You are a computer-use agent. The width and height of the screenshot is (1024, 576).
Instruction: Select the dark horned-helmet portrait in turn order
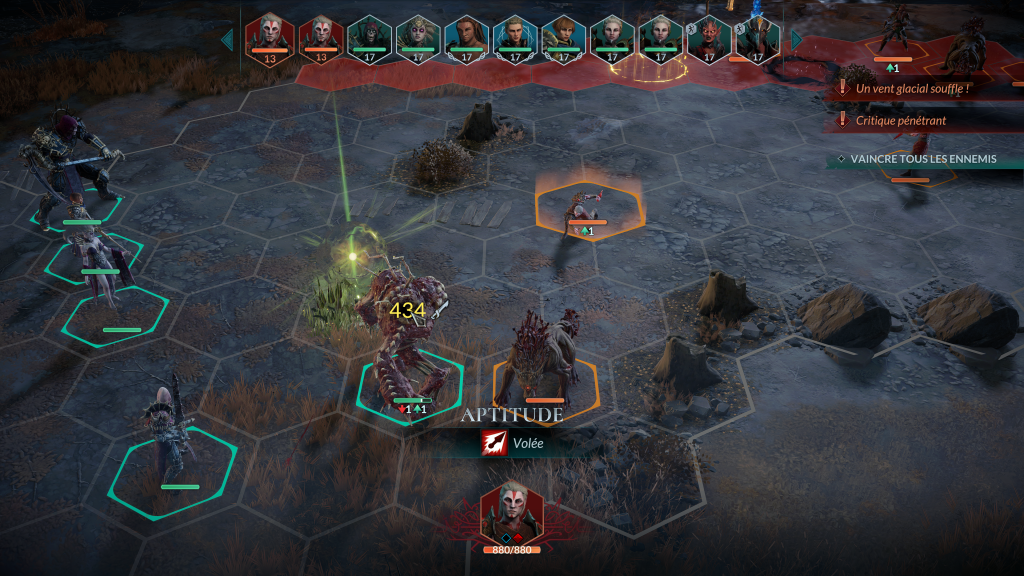[x=757, y=37]
